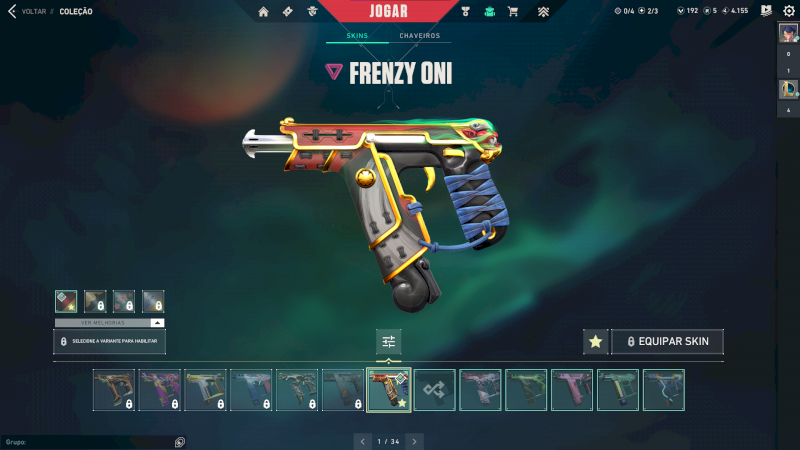This screenshot has height=450, width=800.
Task: Pick the first red Oni variant swatch
Action: click(x=66, y=300)
